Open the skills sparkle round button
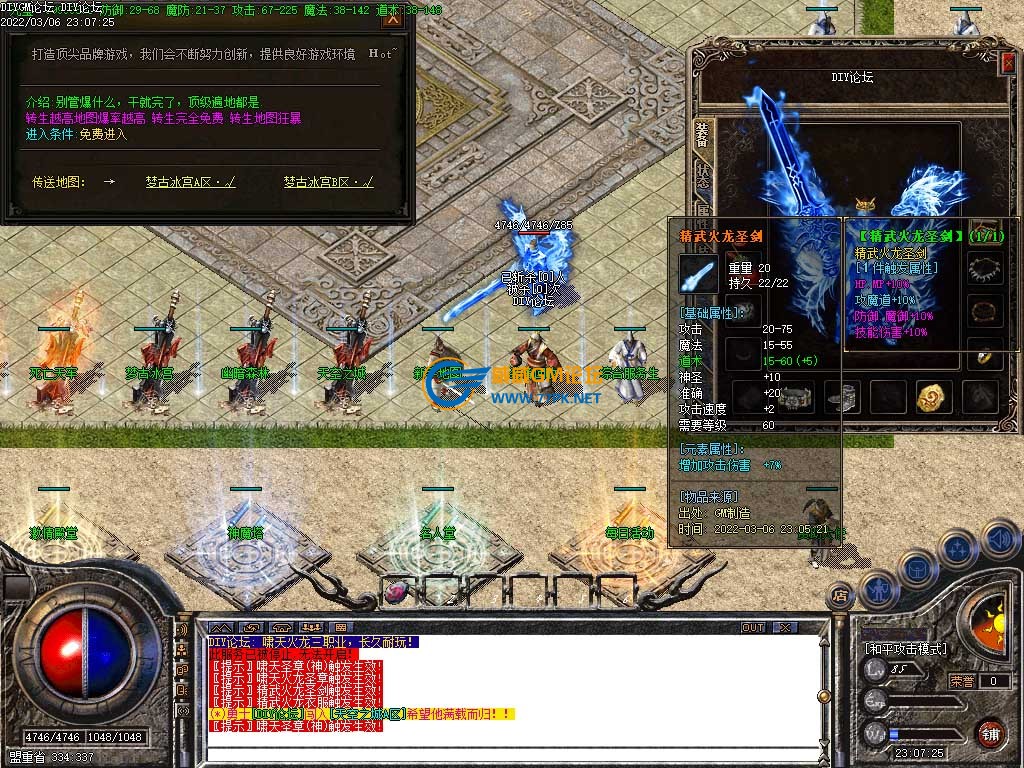This screenshot has height=768, width=1024. coord(957,549)
